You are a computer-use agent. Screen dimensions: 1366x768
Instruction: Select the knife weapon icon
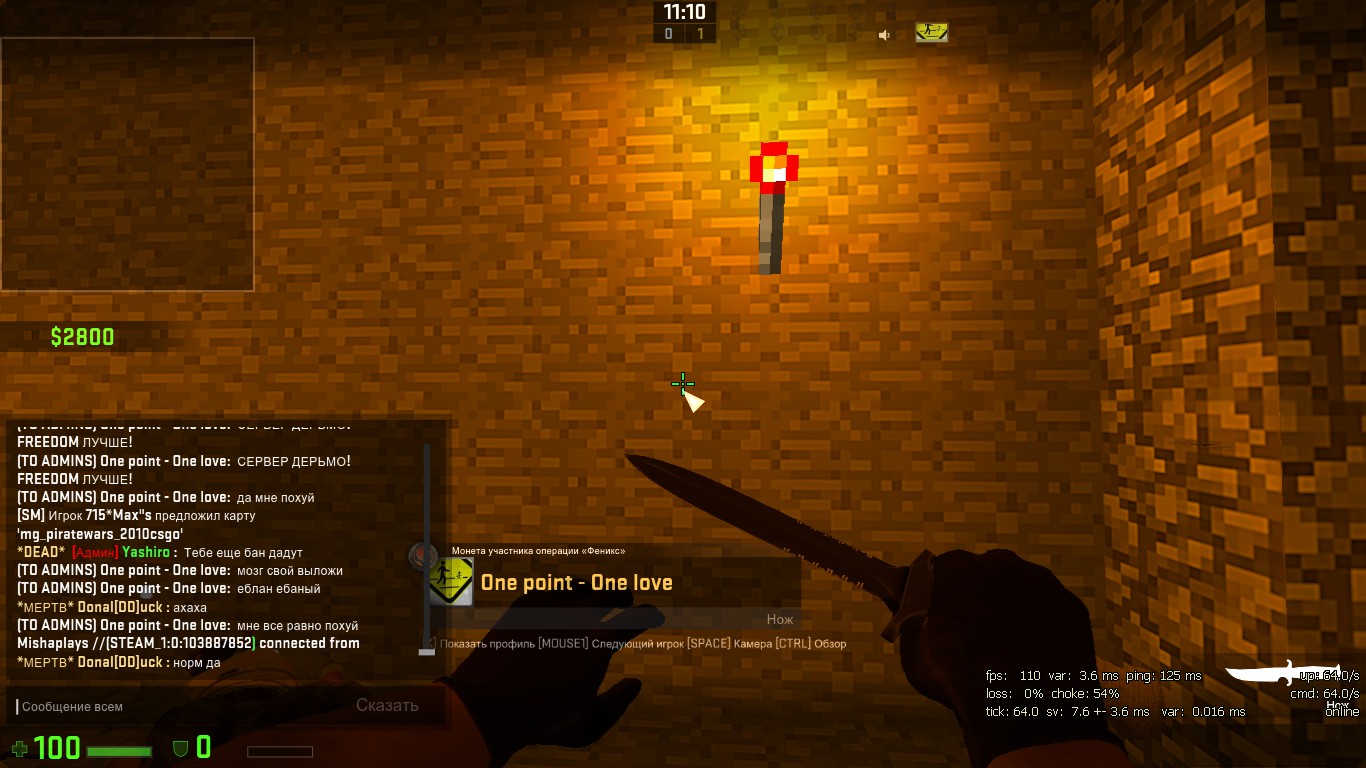tap(1276, 673)
